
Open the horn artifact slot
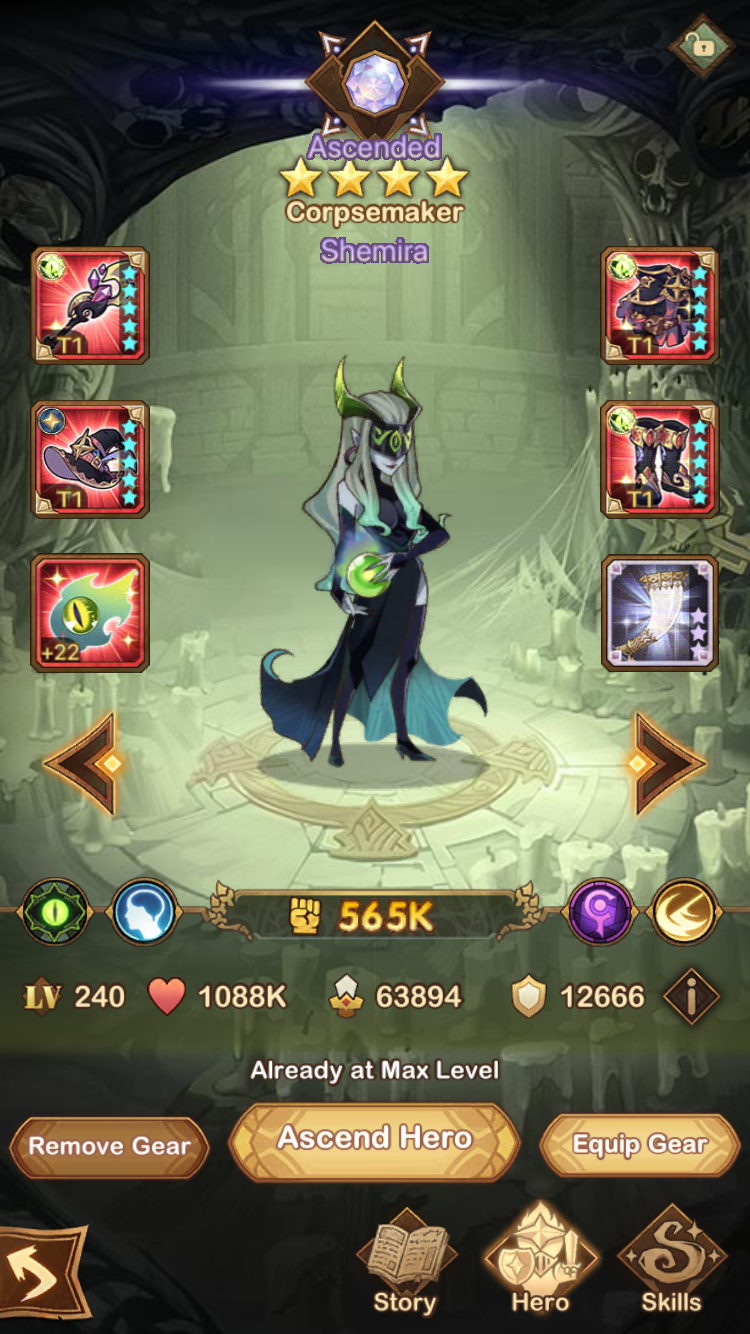[660, 613]
